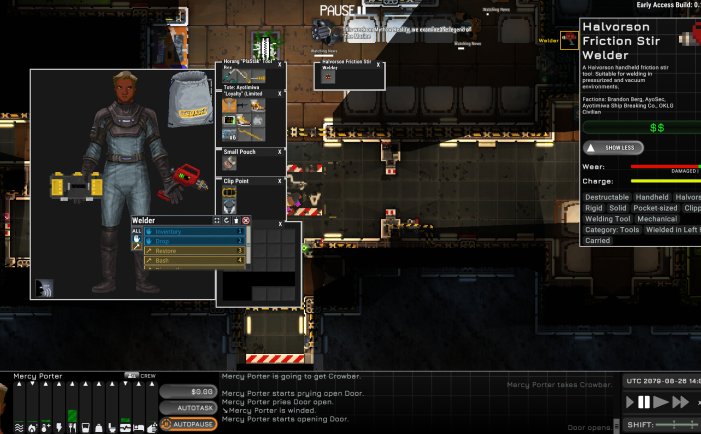Viewport: 701px width, 434px height.
Task: Set game speed to double fast-forward
Action: 681,402
